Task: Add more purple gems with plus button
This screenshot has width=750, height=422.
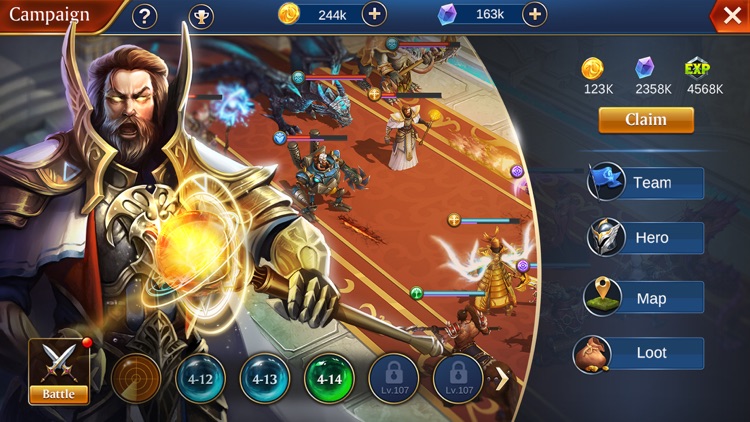Action: pos(535,14)
